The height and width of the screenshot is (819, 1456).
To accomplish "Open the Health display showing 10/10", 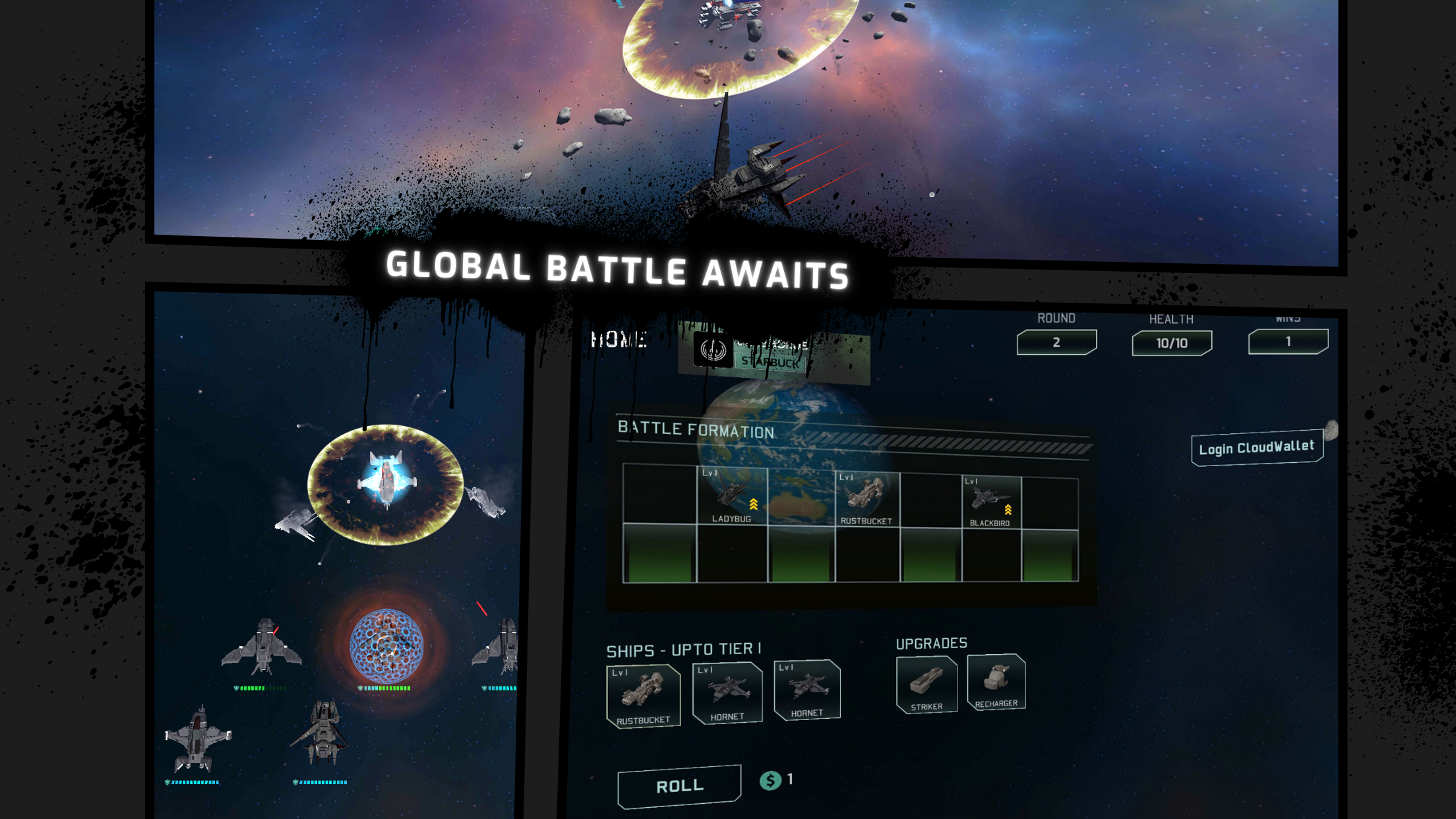I will pyautogui.click(x=1171, y=342).
